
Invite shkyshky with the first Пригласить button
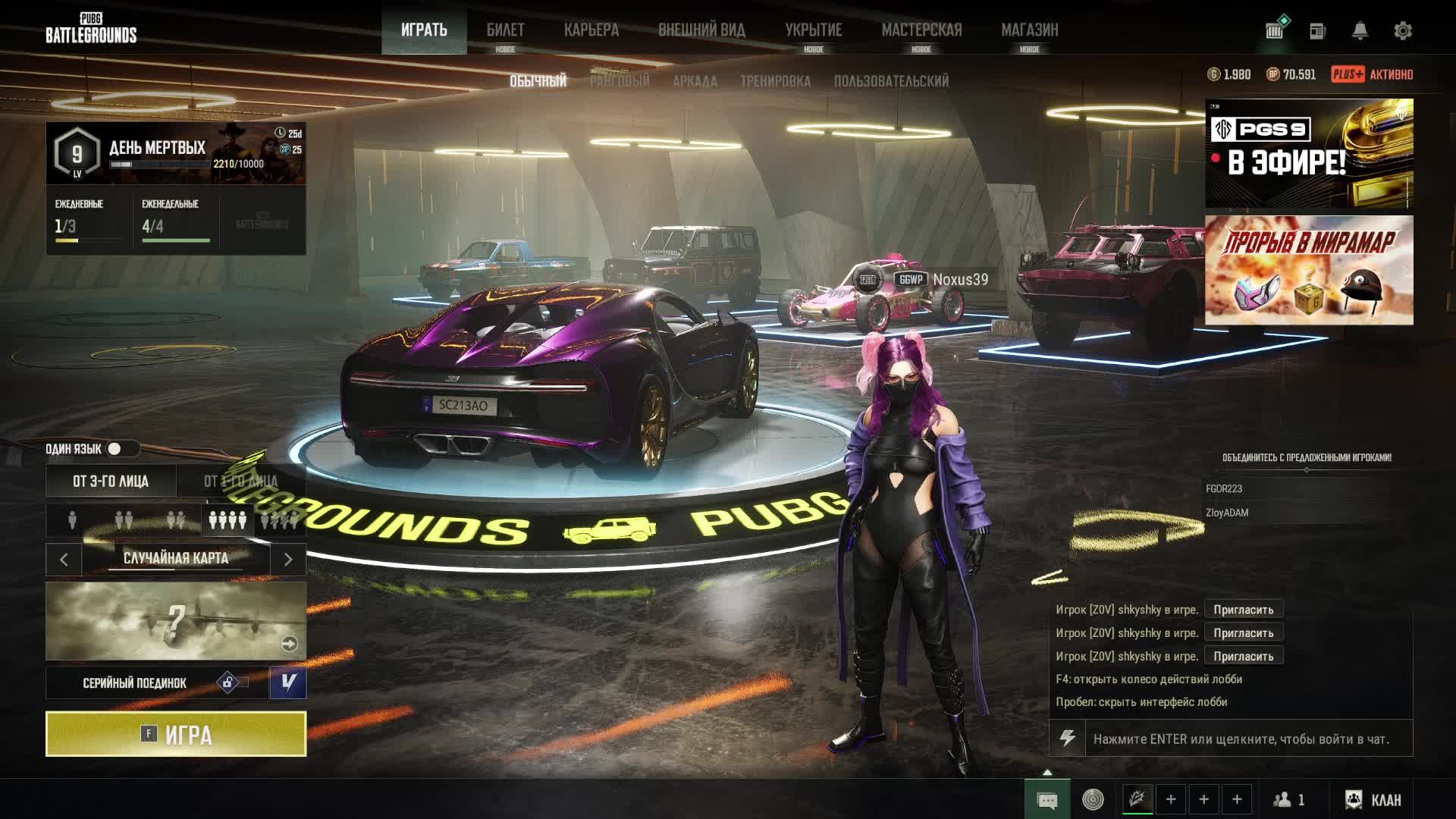[1243, 610]
